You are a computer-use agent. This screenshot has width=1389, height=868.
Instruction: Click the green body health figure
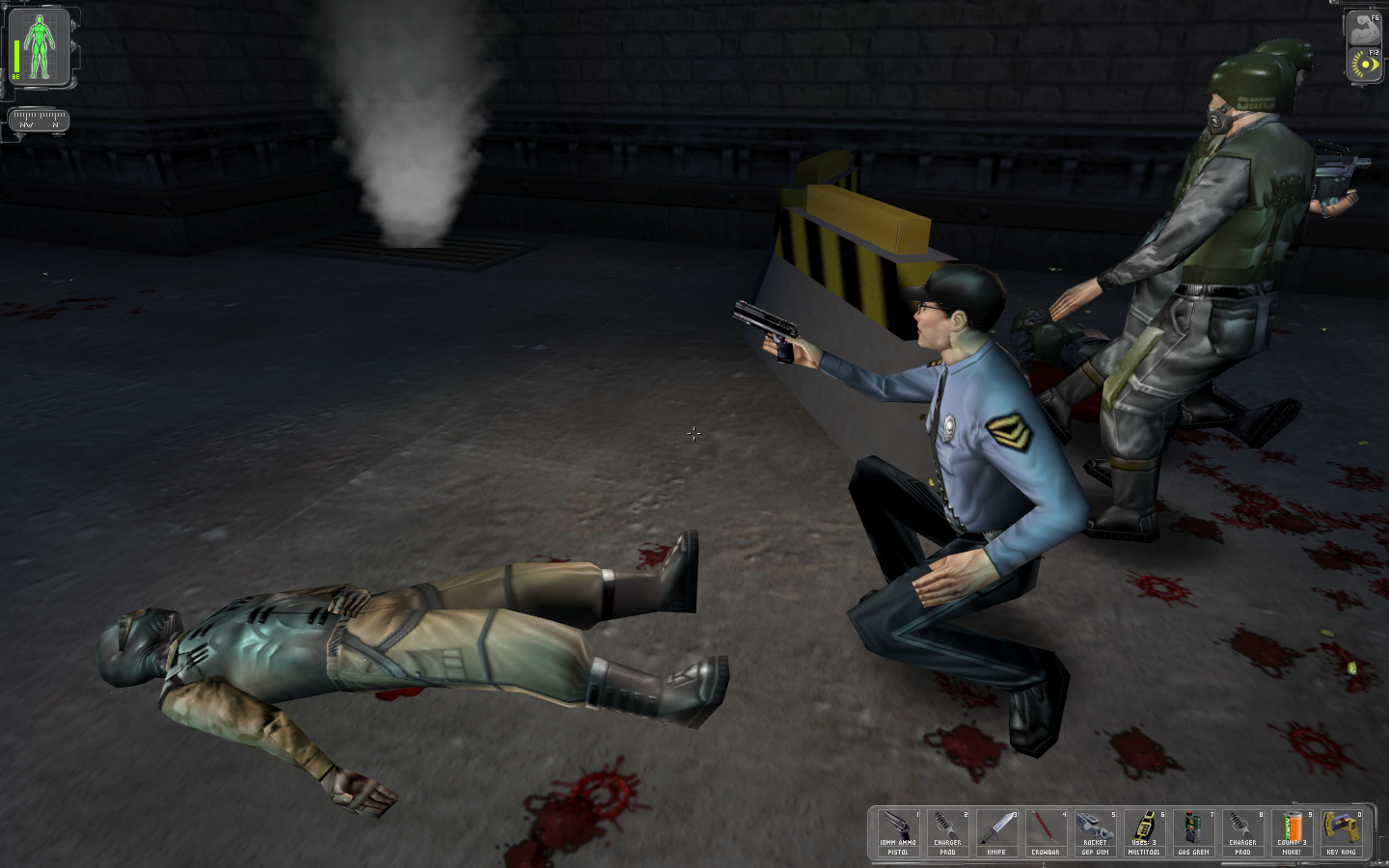40,47
